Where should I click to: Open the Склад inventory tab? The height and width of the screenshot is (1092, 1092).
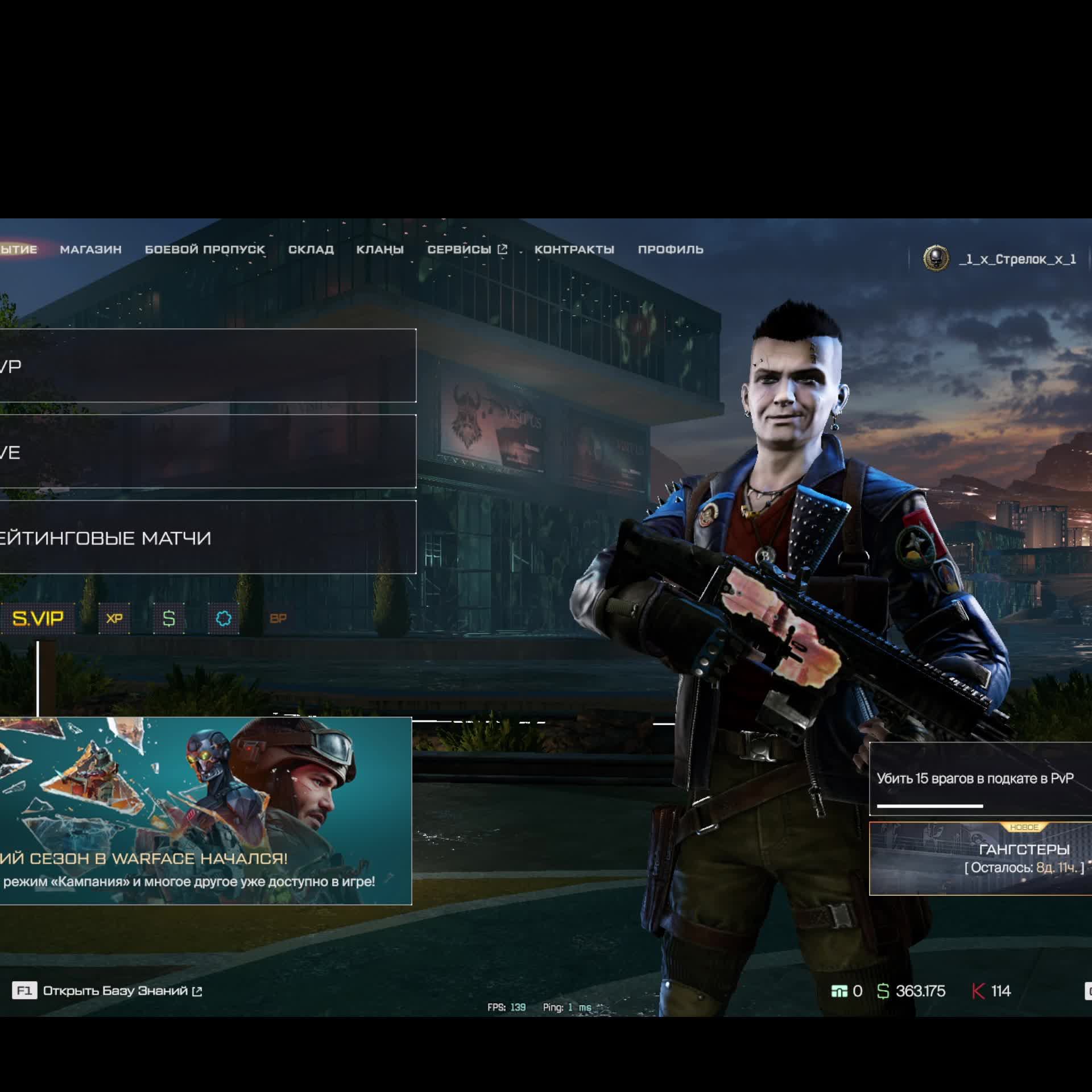[311, 250]
